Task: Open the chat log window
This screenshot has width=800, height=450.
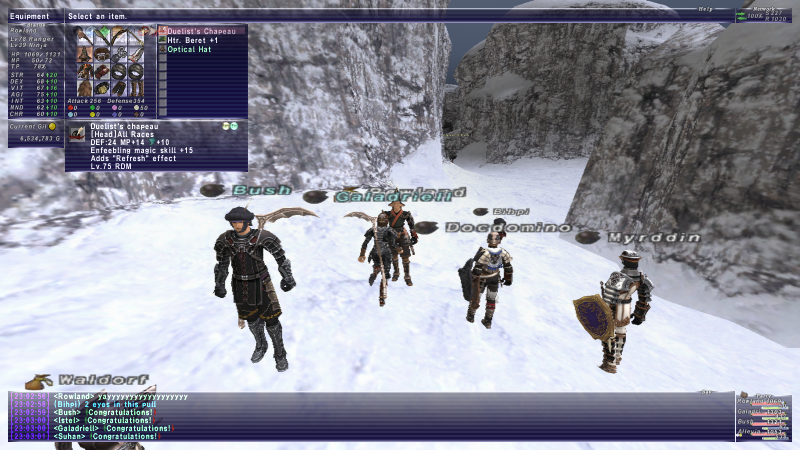Action: tap(370, 416)
